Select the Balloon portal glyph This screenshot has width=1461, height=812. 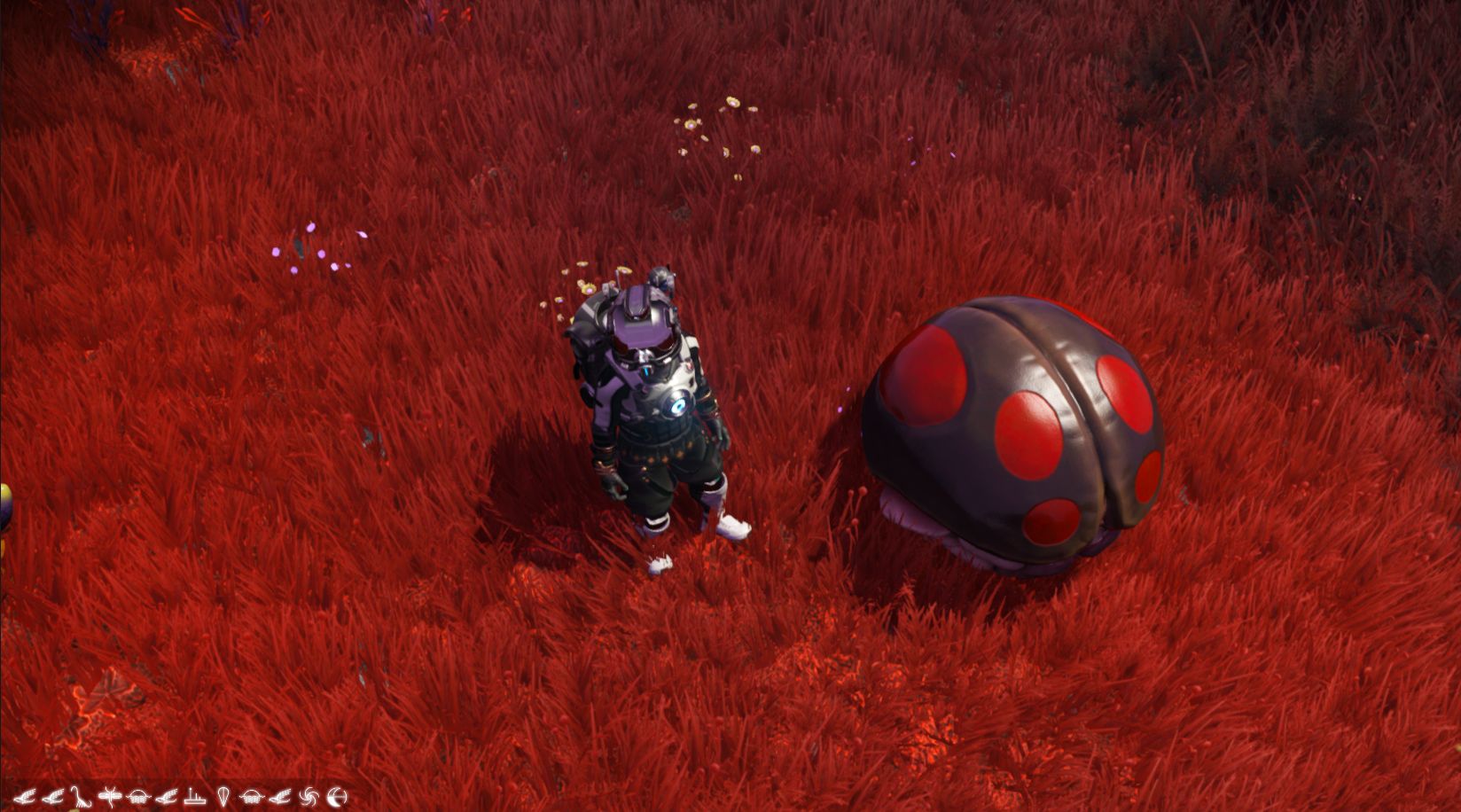[223, 796]
